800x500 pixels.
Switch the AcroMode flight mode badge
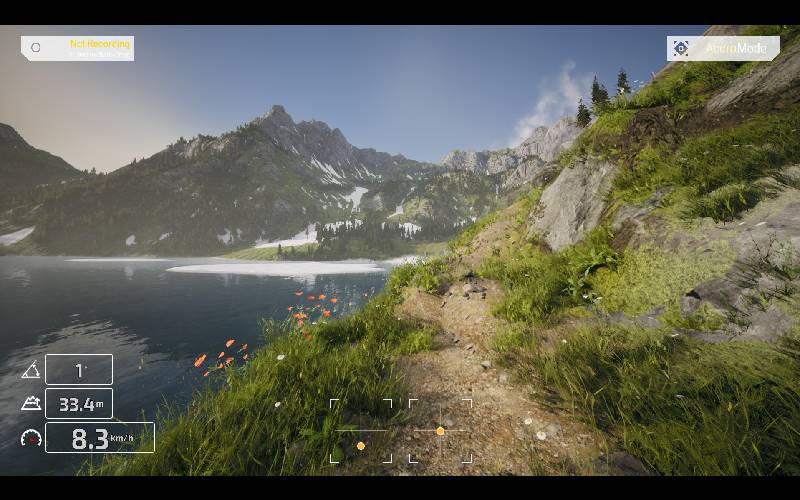[723, 48]
